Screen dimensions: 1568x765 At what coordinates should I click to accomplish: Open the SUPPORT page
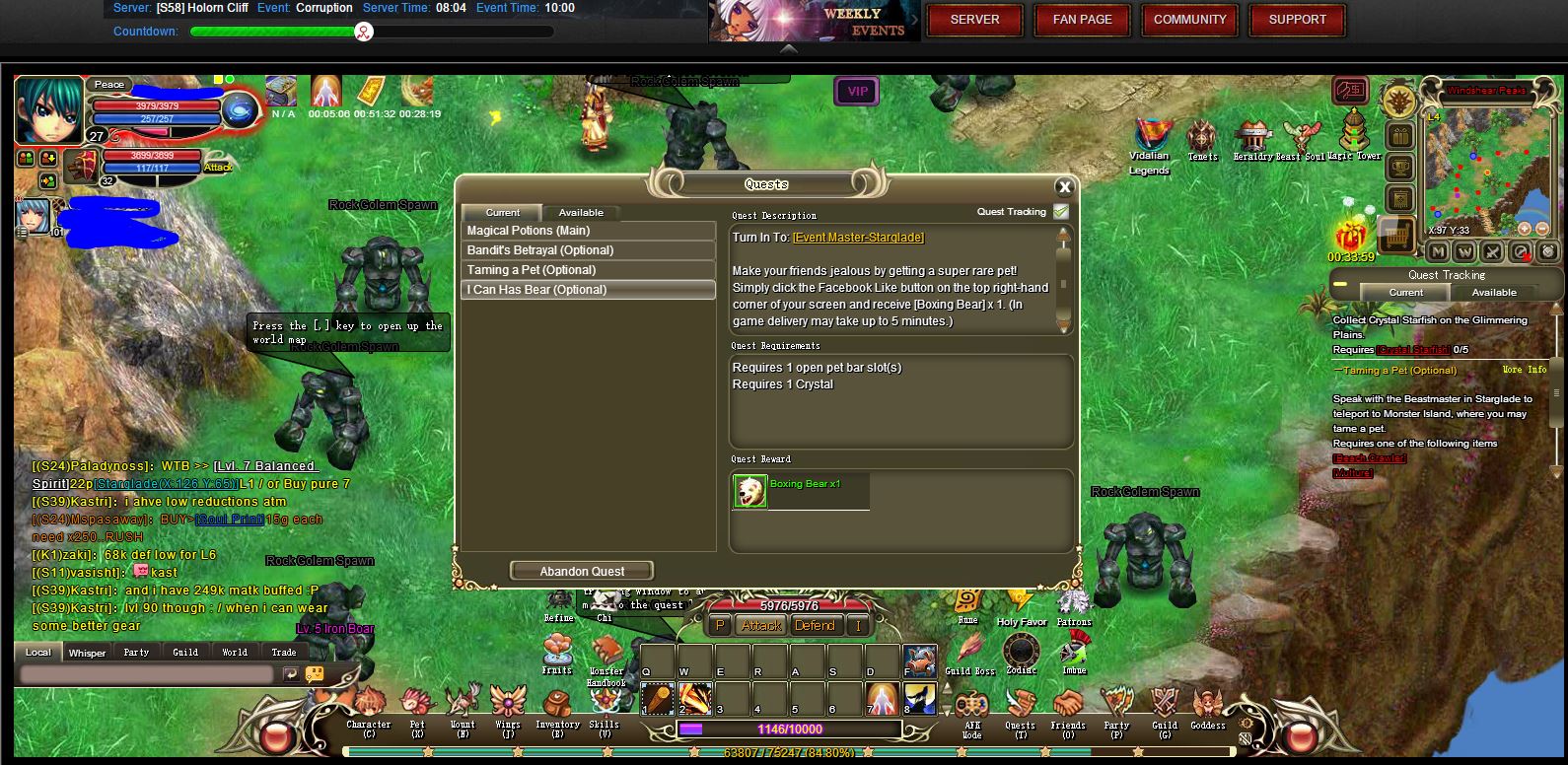click(1297, 20)
